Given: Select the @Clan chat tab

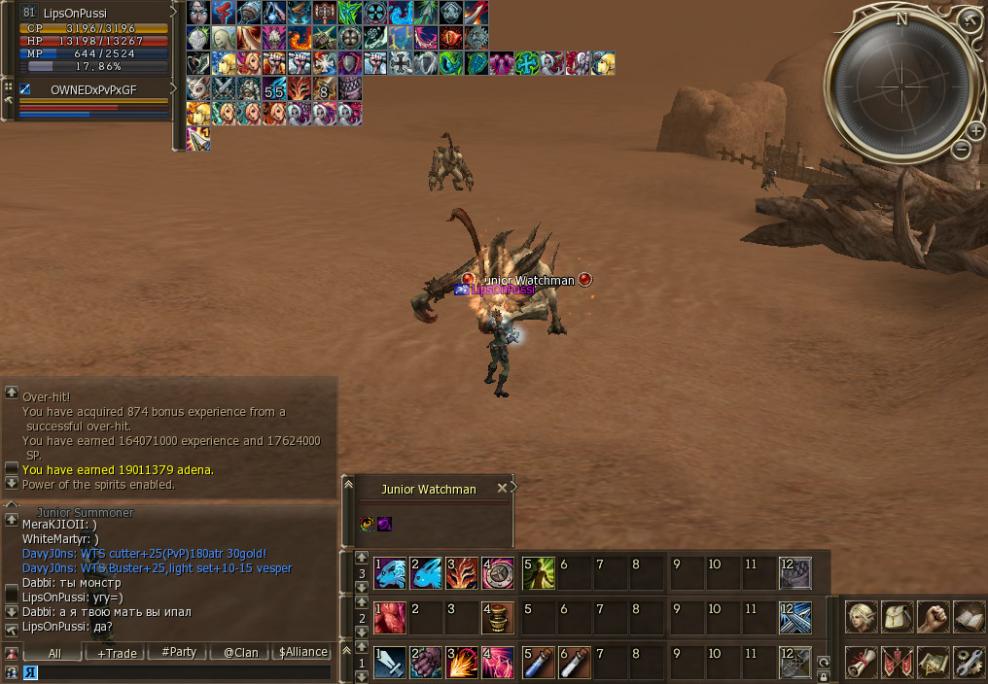Looking at the screenshot, I should pyautogui.click(x=240, y=652).
